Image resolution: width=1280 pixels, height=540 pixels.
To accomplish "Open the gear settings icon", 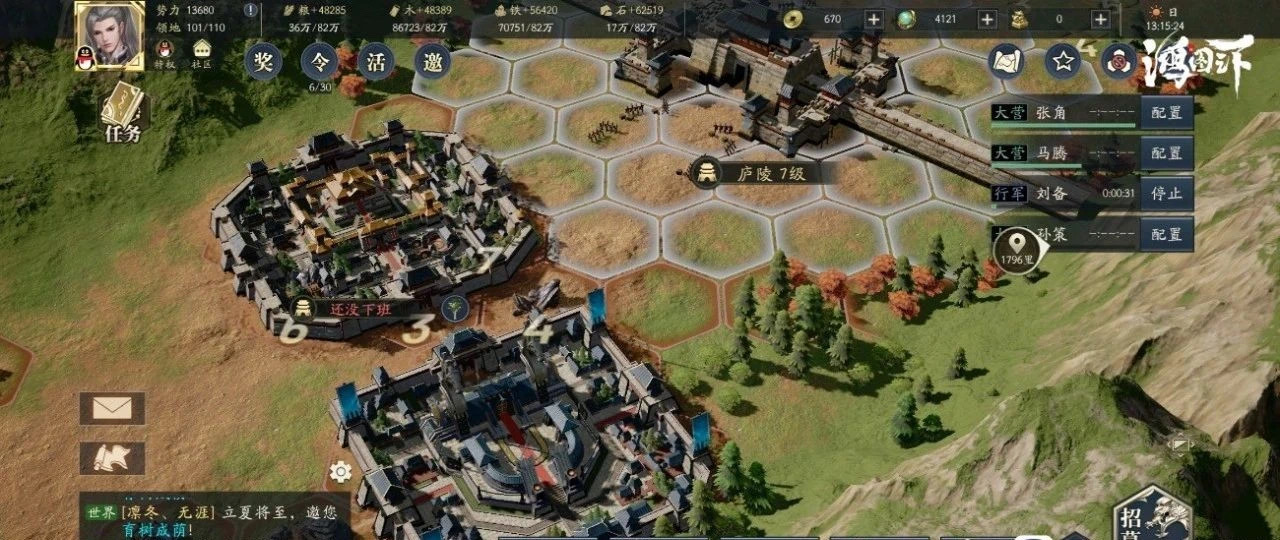I will (x=340, y=472).
